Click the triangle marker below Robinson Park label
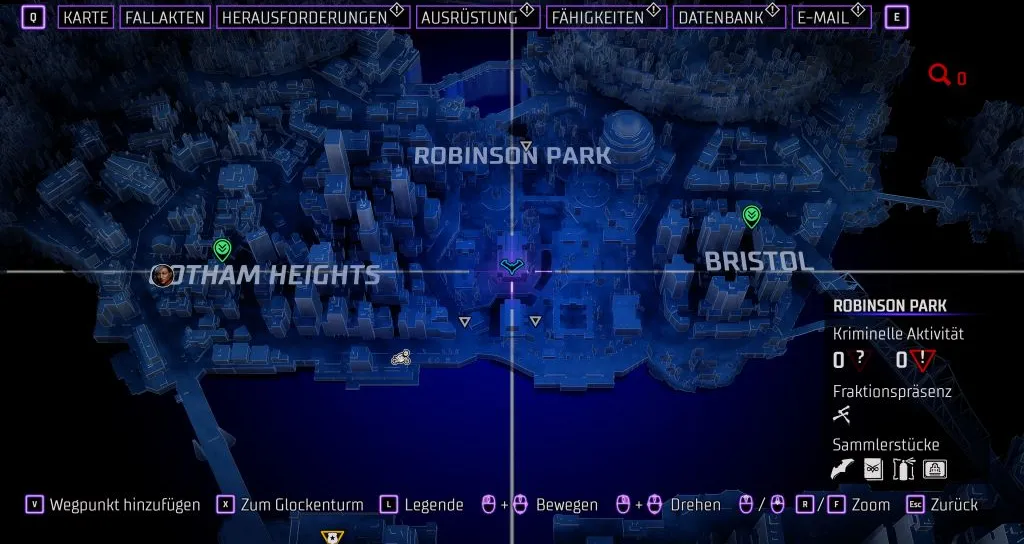 pos(526,146)
